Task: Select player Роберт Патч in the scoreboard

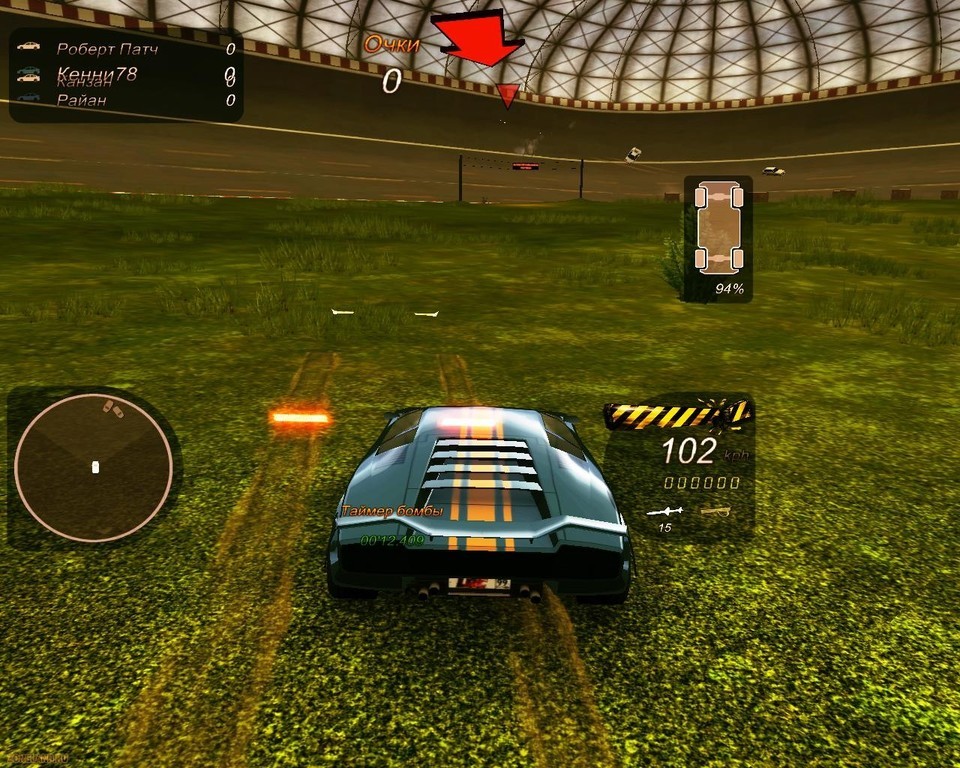Action: coord(107,48)
